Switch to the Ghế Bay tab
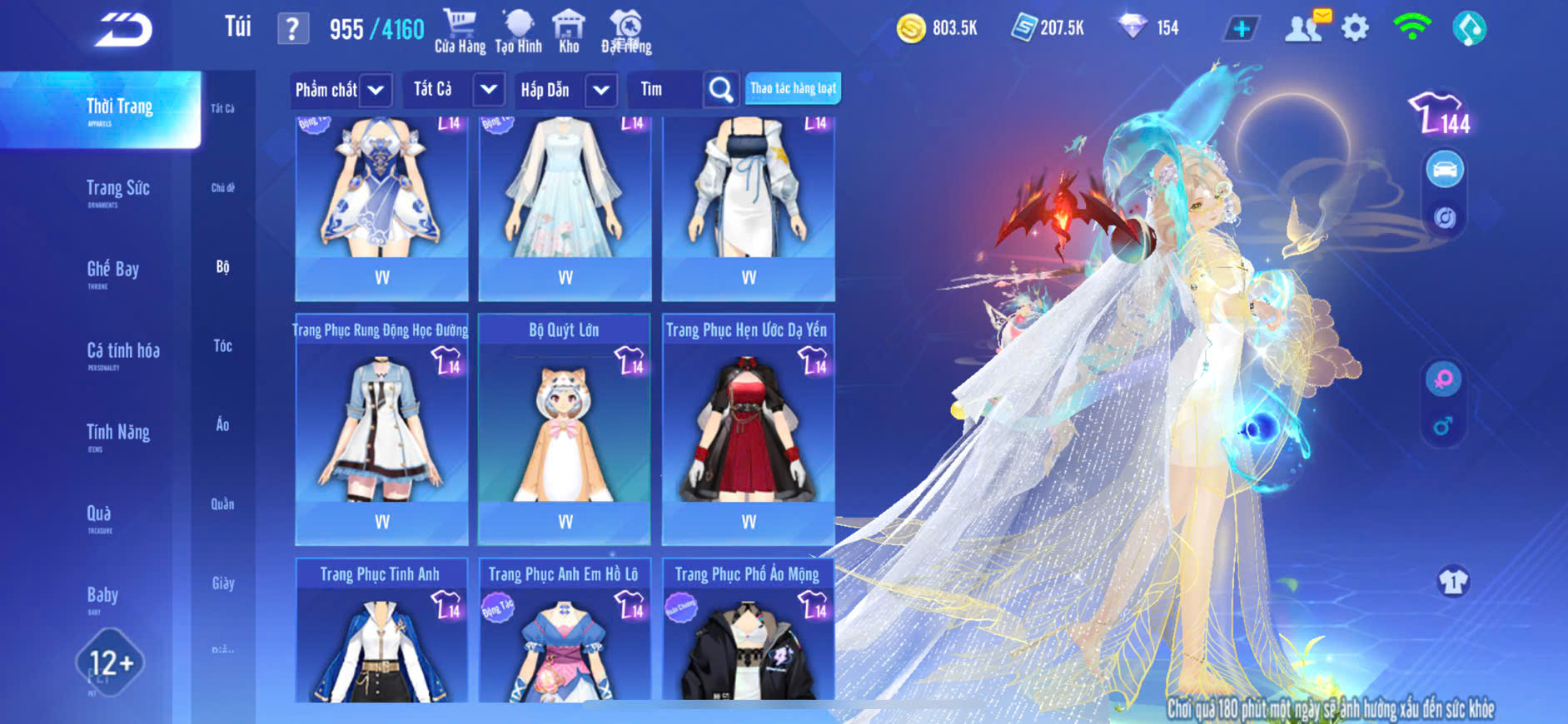The width and height of the screenshot is (1568, 724). click(x=112, y=270)
